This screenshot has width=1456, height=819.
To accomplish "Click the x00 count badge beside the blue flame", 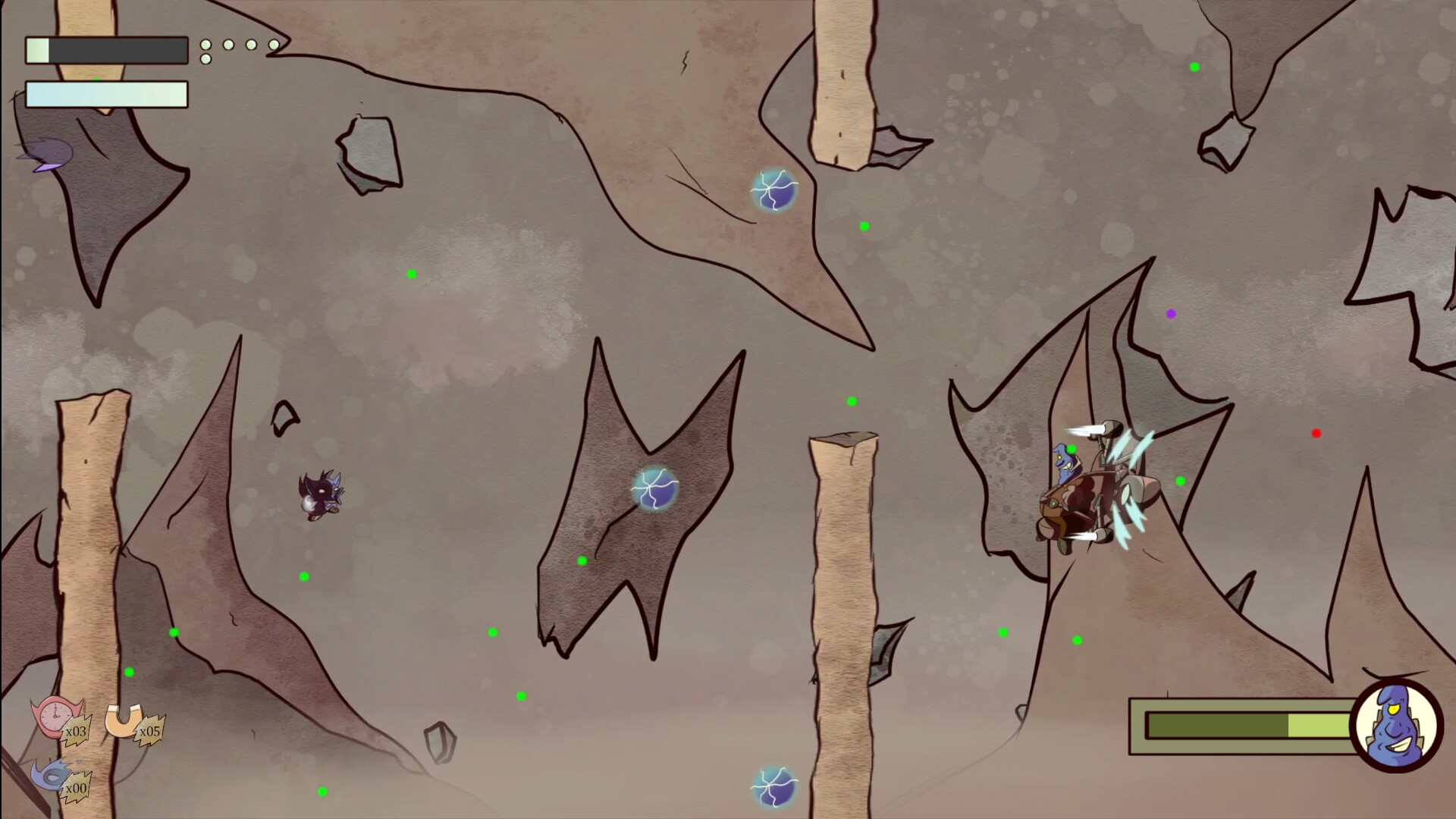I will click(x=75, y=789).
